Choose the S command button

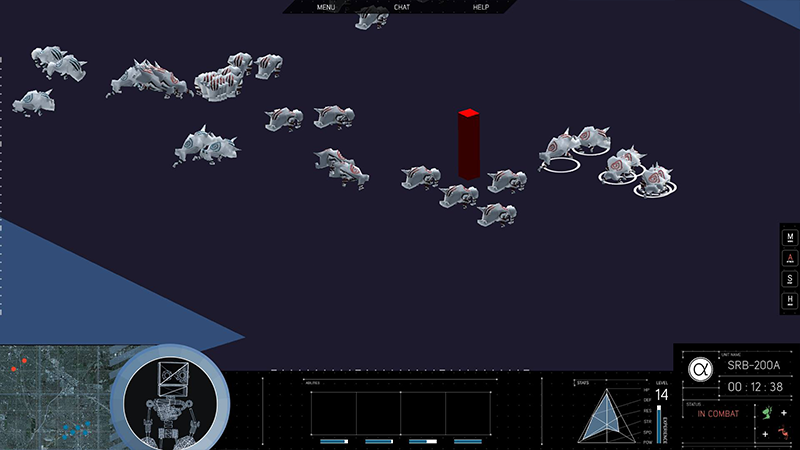click(791, 279)
